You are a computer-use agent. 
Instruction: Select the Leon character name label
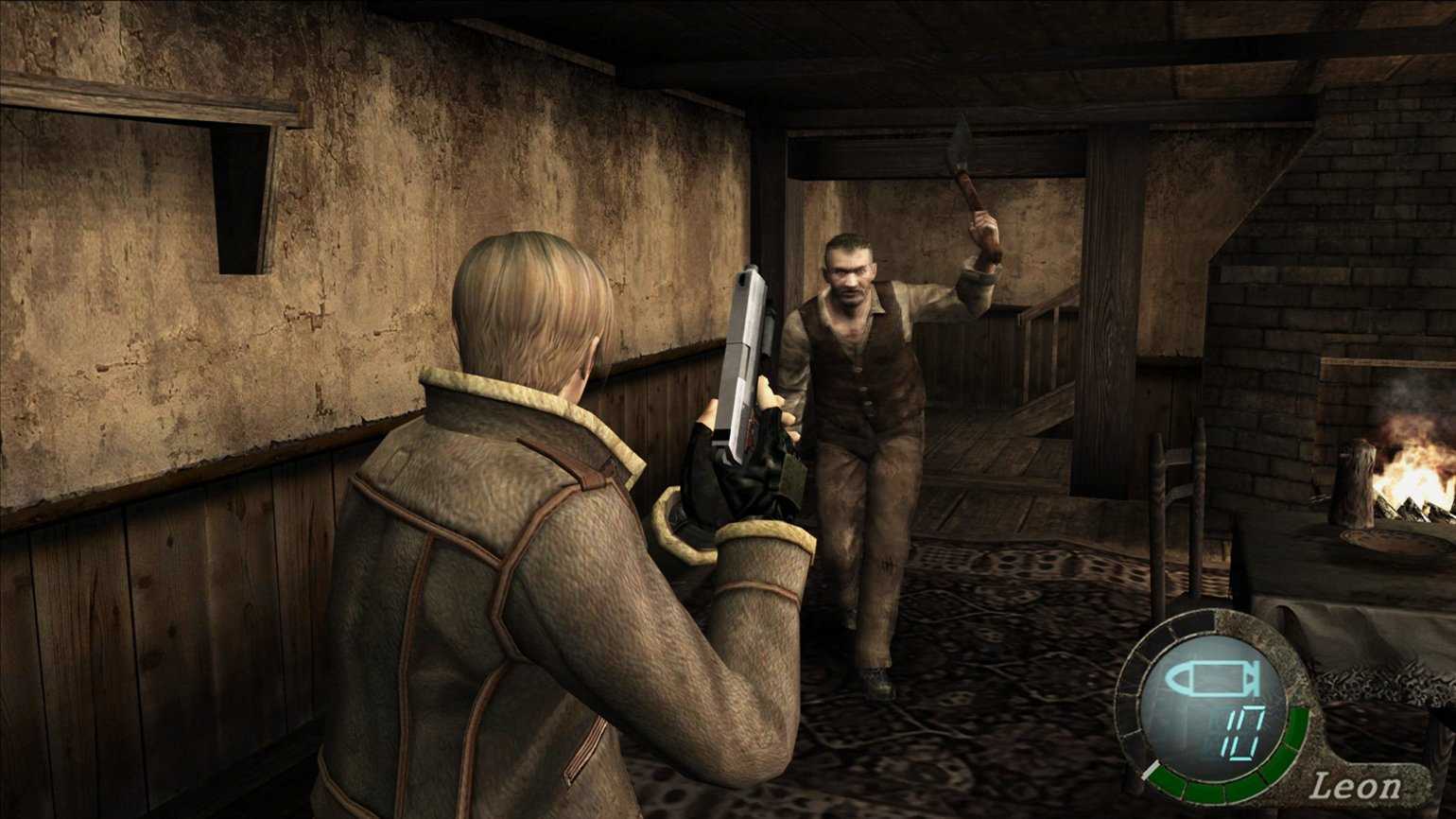tap(1355, 784)
